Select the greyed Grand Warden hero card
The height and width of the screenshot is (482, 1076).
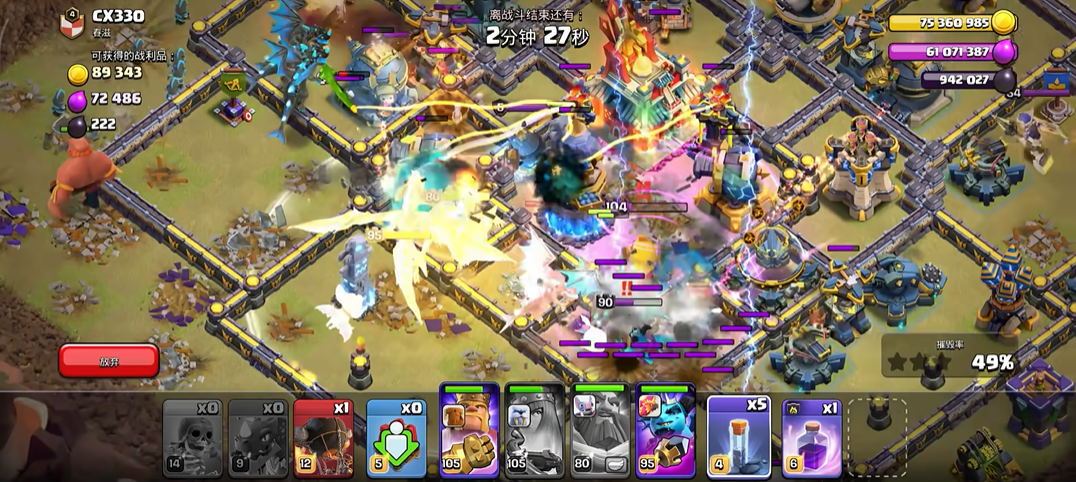click(x=601, y=431)
